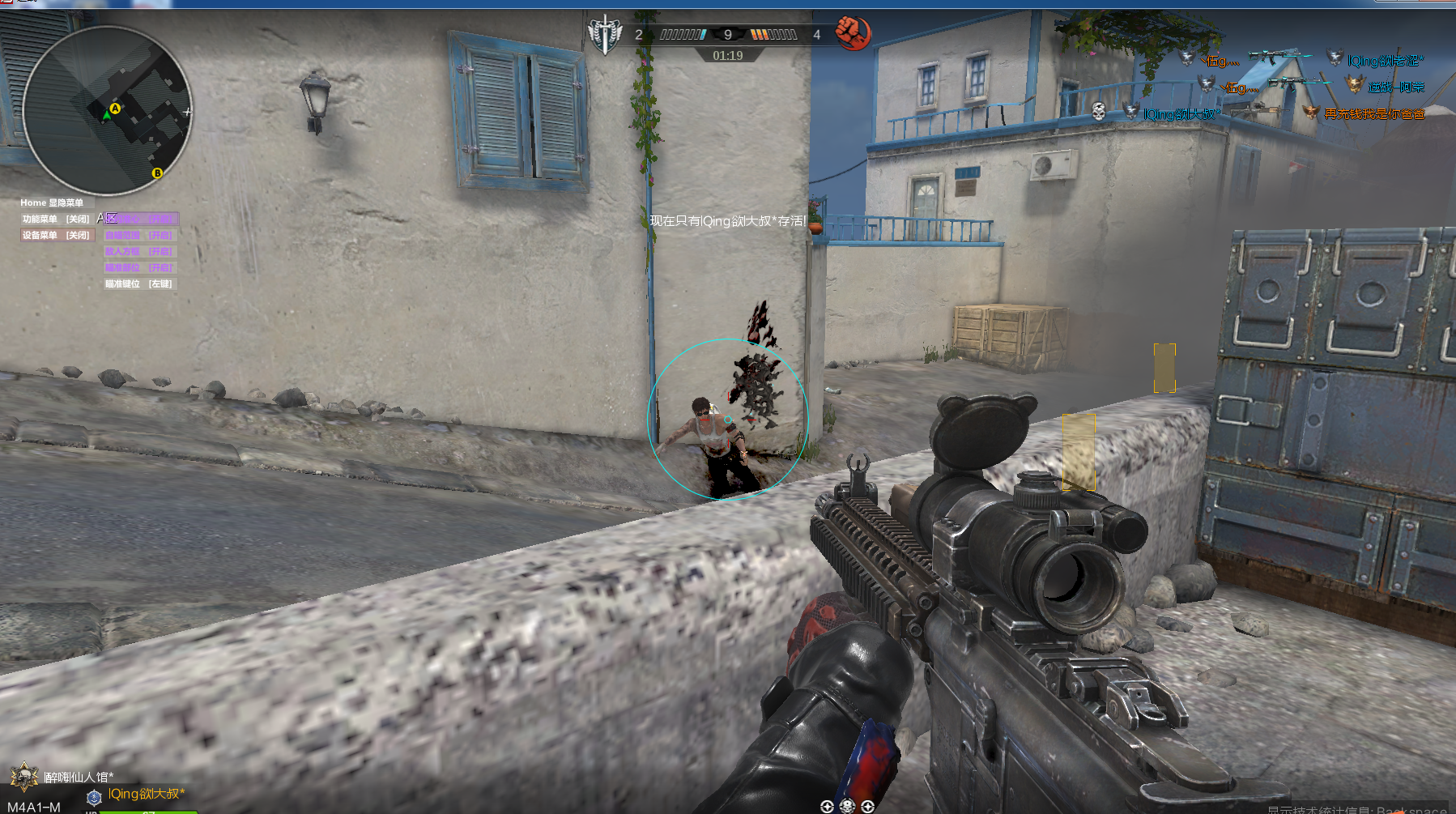Change the 瞄准键位 setting

pyautogui.click(x=139, y=283)
